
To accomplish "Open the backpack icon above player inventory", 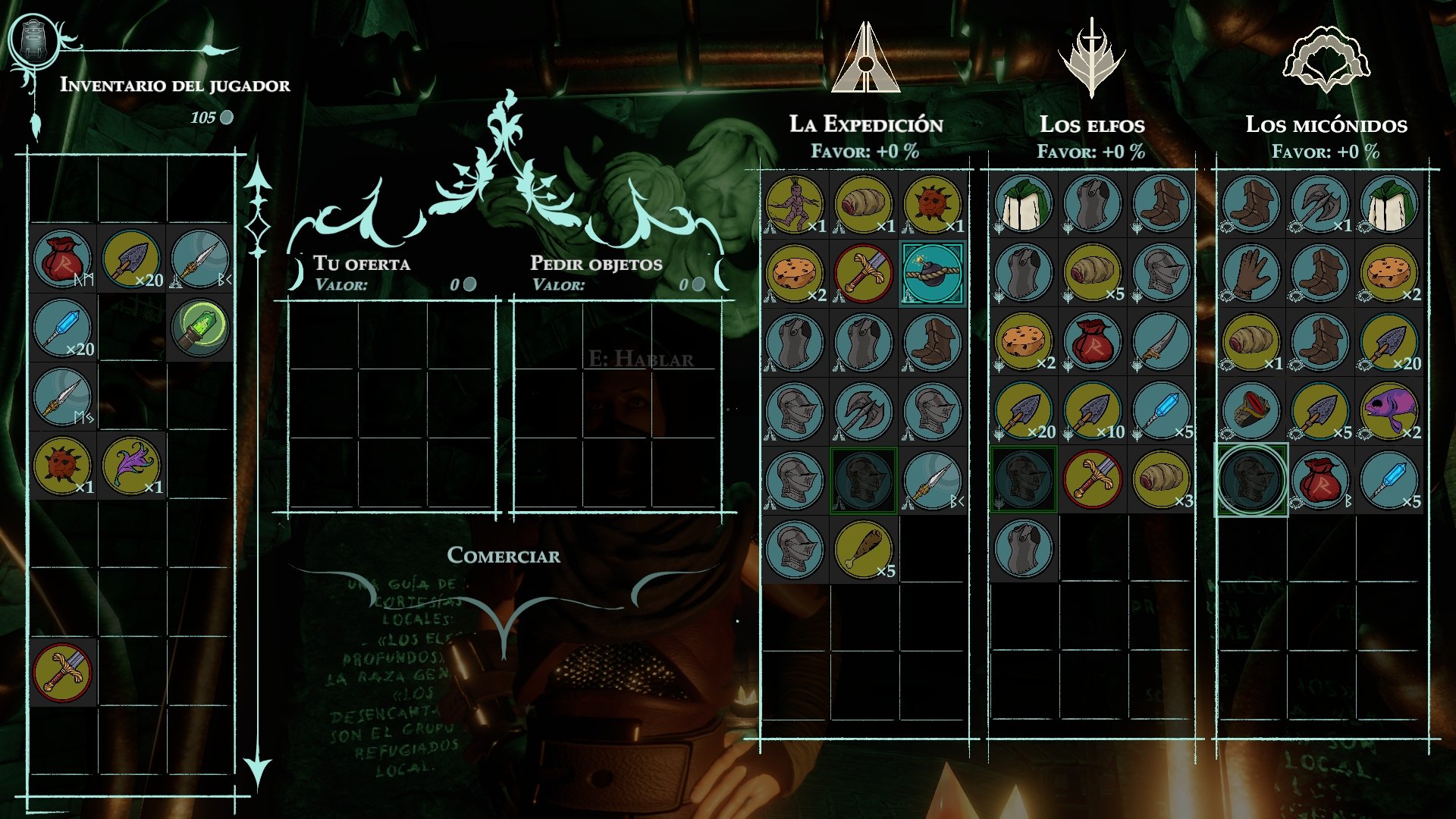I will (x=33, y=39).
